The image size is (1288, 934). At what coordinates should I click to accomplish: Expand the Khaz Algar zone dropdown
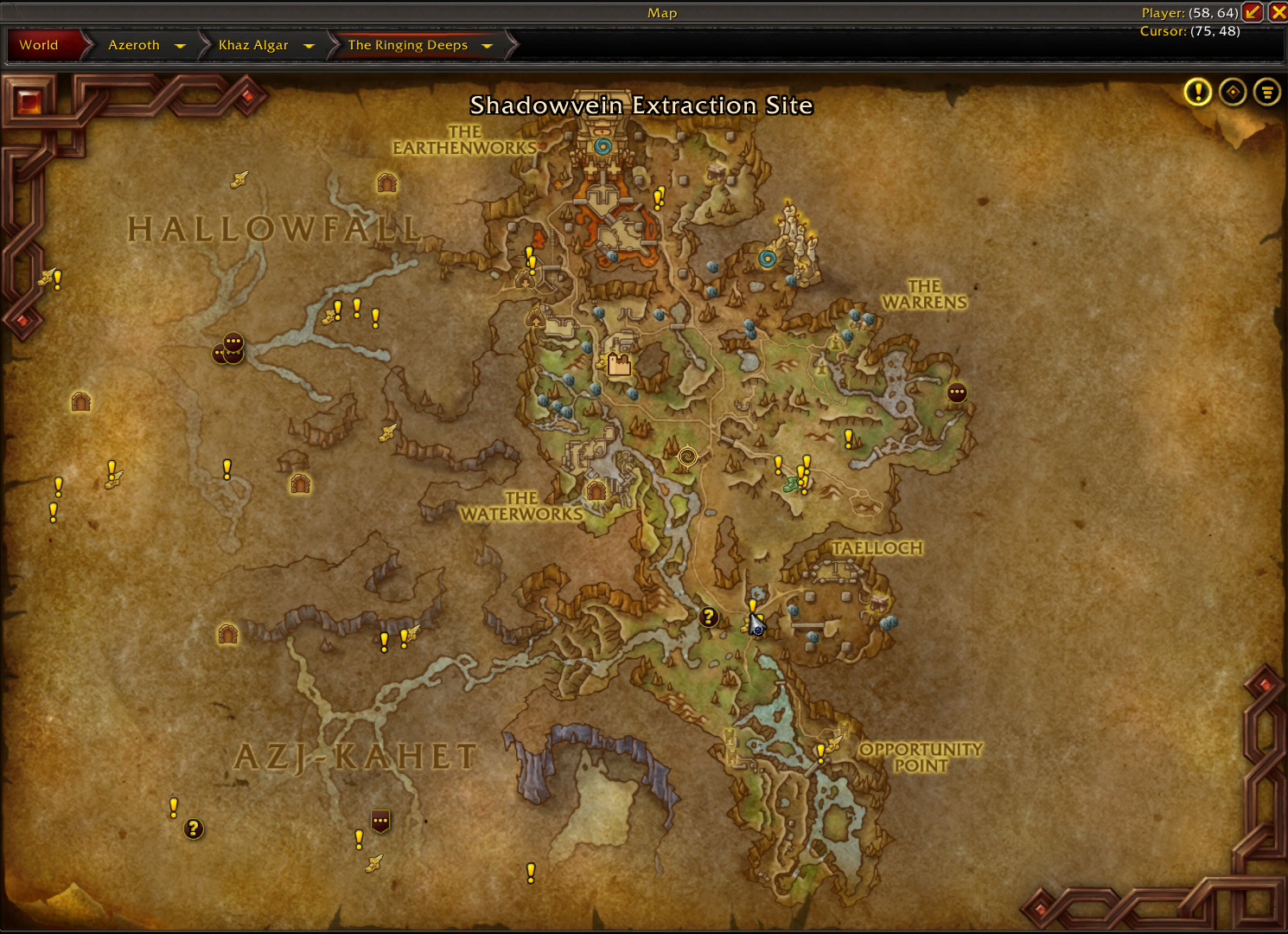click(309, 46)
